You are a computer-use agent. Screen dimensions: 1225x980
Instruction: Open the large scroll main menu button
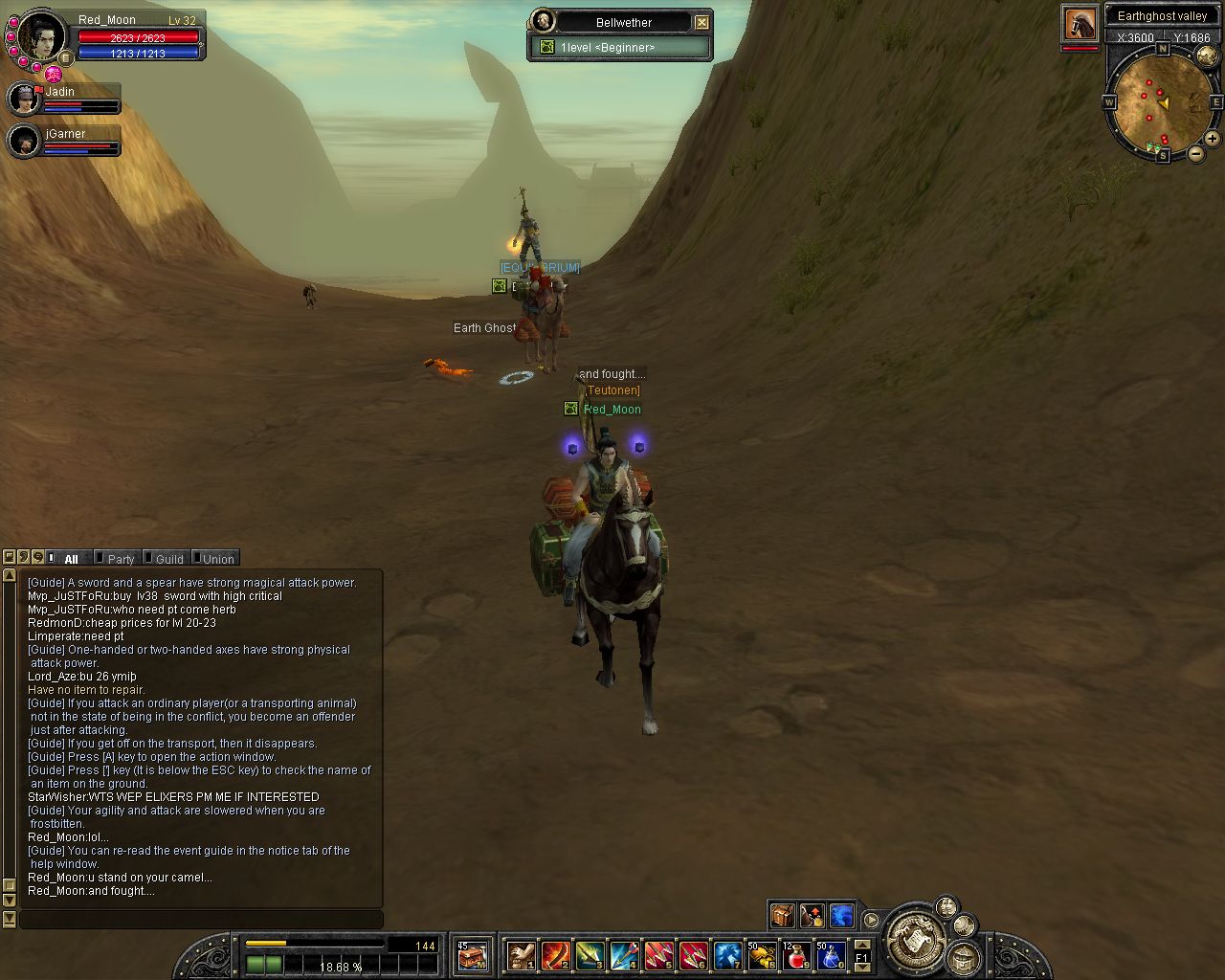[x=916, y=938]
